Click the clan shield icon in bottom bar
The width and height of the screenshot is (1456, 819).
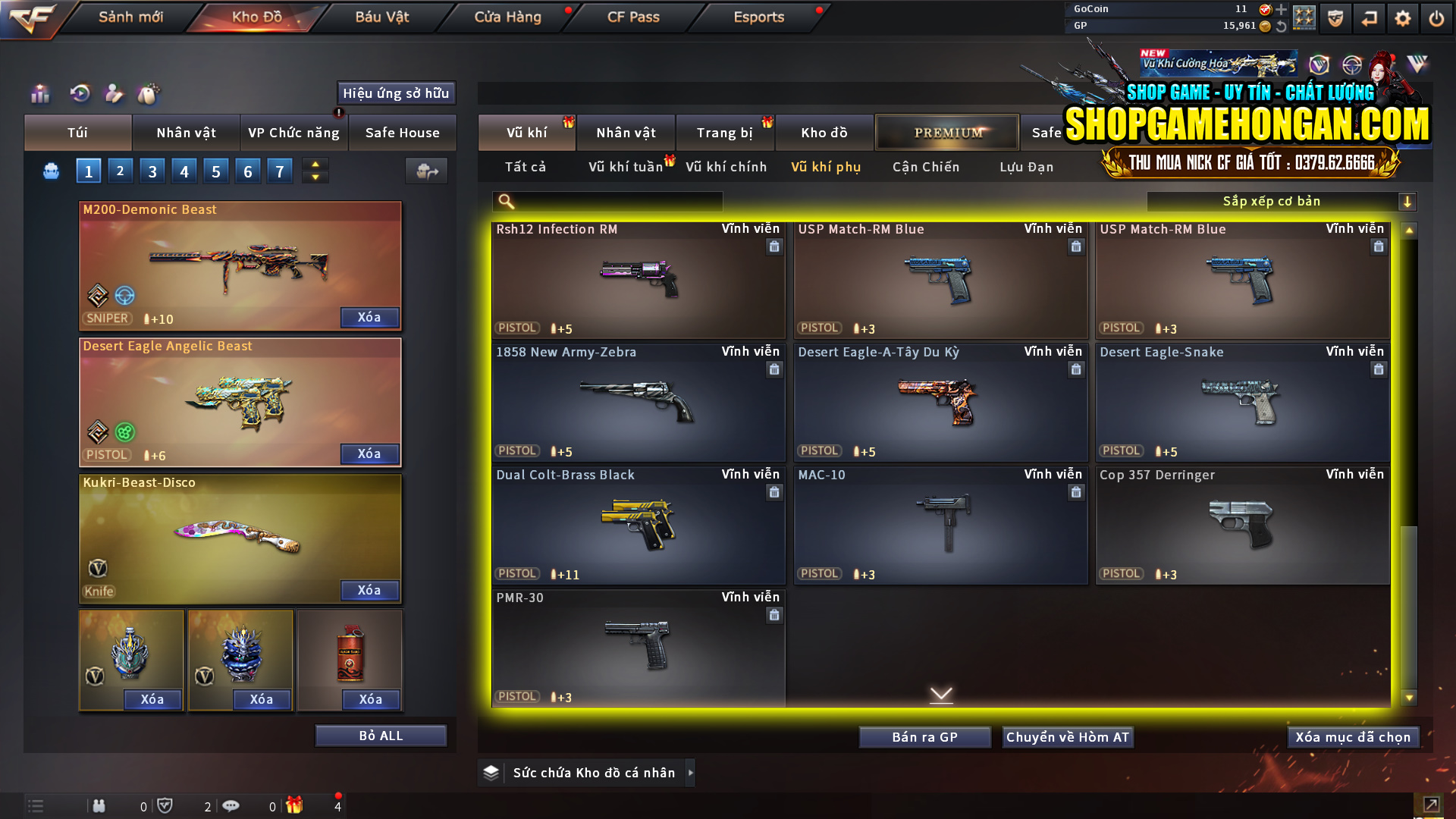(x=166, y=805)
